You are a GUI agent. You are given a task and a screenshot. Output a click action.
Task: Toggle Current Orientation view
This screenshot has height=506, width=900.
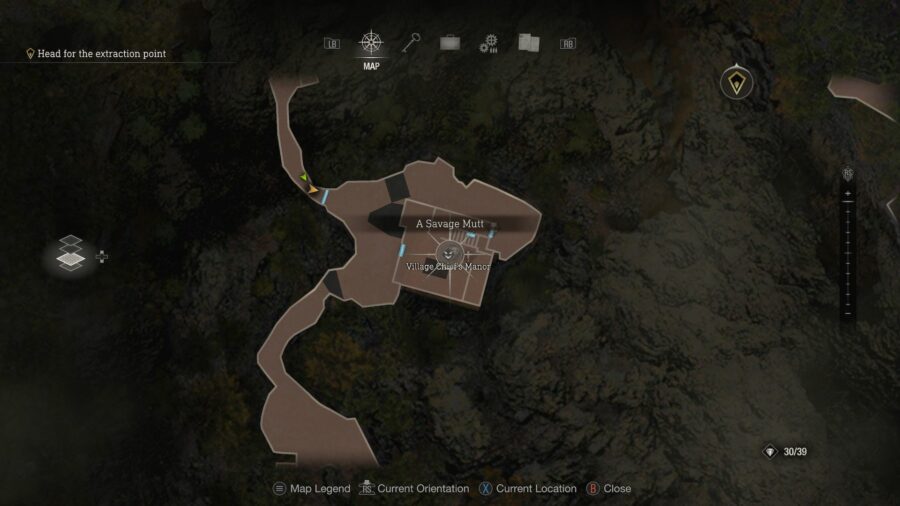coord(414,489)
